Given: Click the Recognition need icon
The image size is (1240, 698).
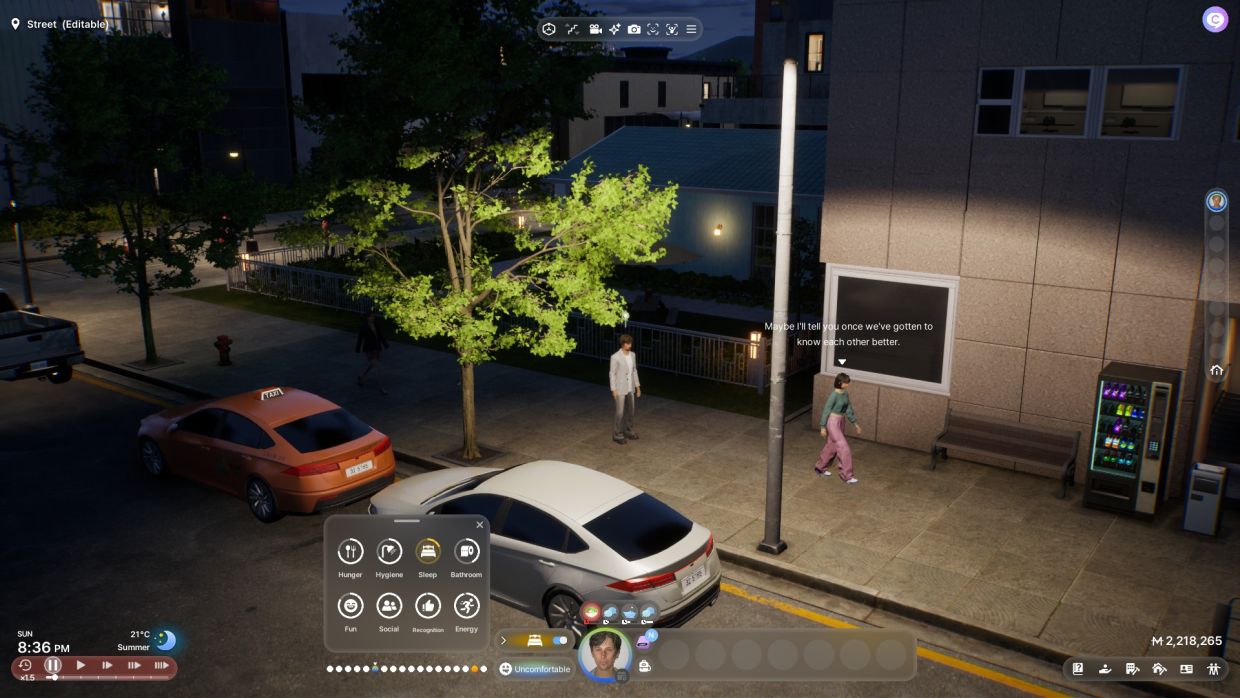Looking at the screenshot, I should pyautogui.click(x=427, y=605).
